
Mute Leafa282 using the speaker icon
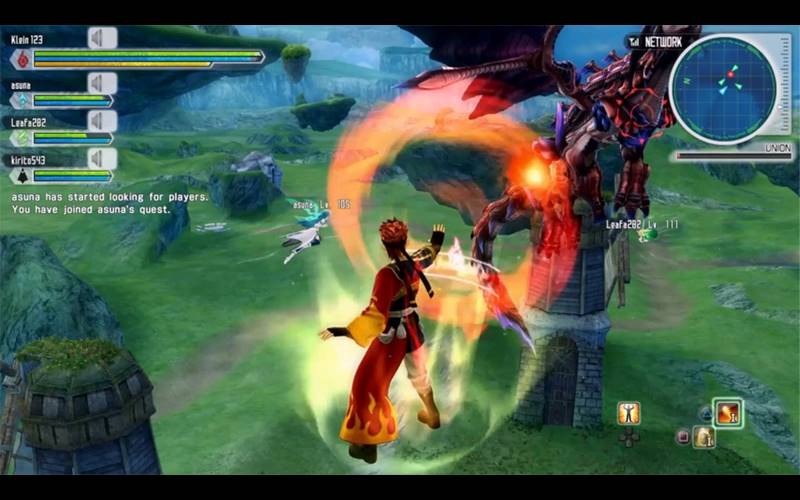pyautogui.click(x=102, y=121)
